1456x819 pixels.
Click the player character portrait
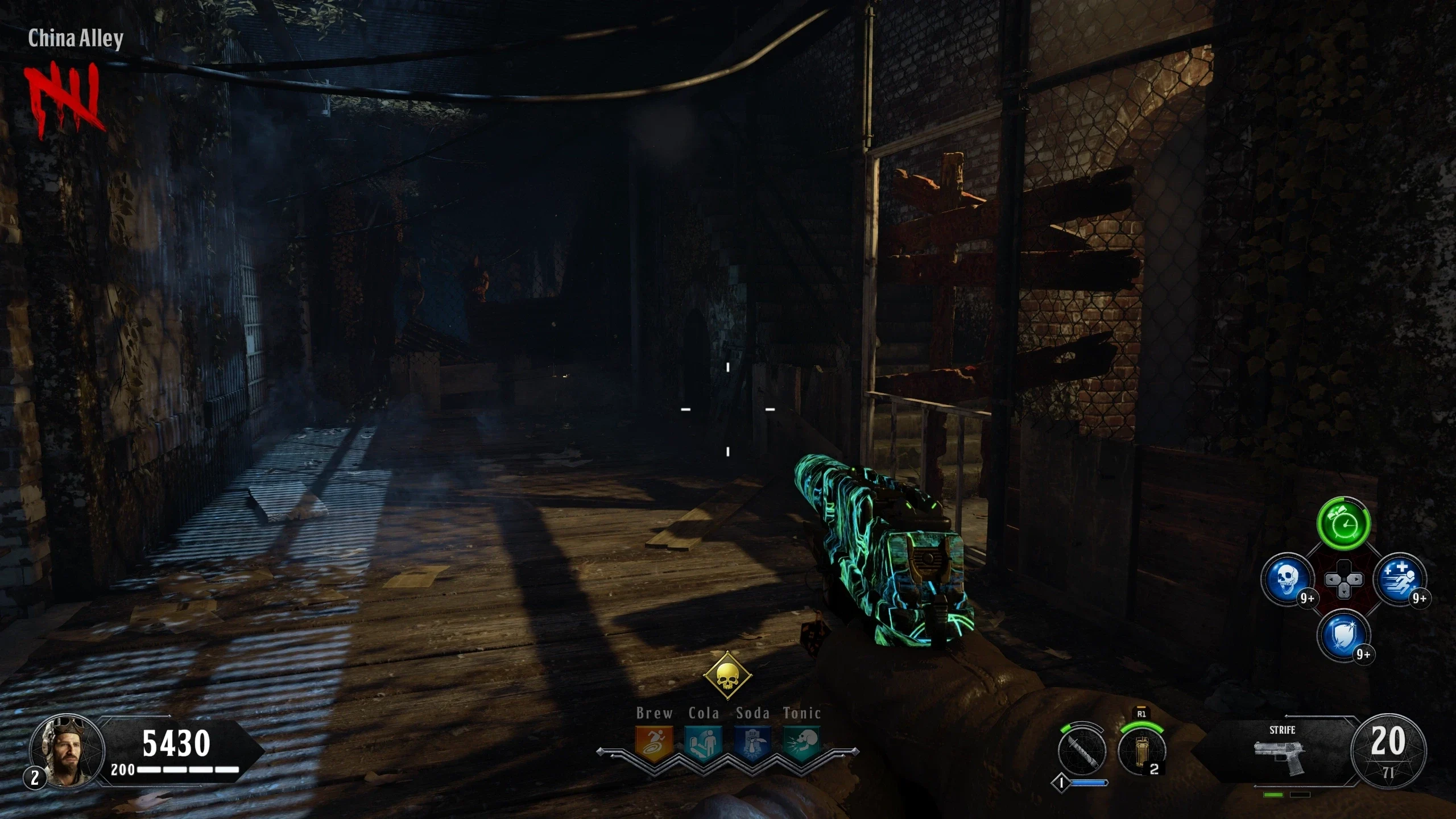tap(67, 751)
